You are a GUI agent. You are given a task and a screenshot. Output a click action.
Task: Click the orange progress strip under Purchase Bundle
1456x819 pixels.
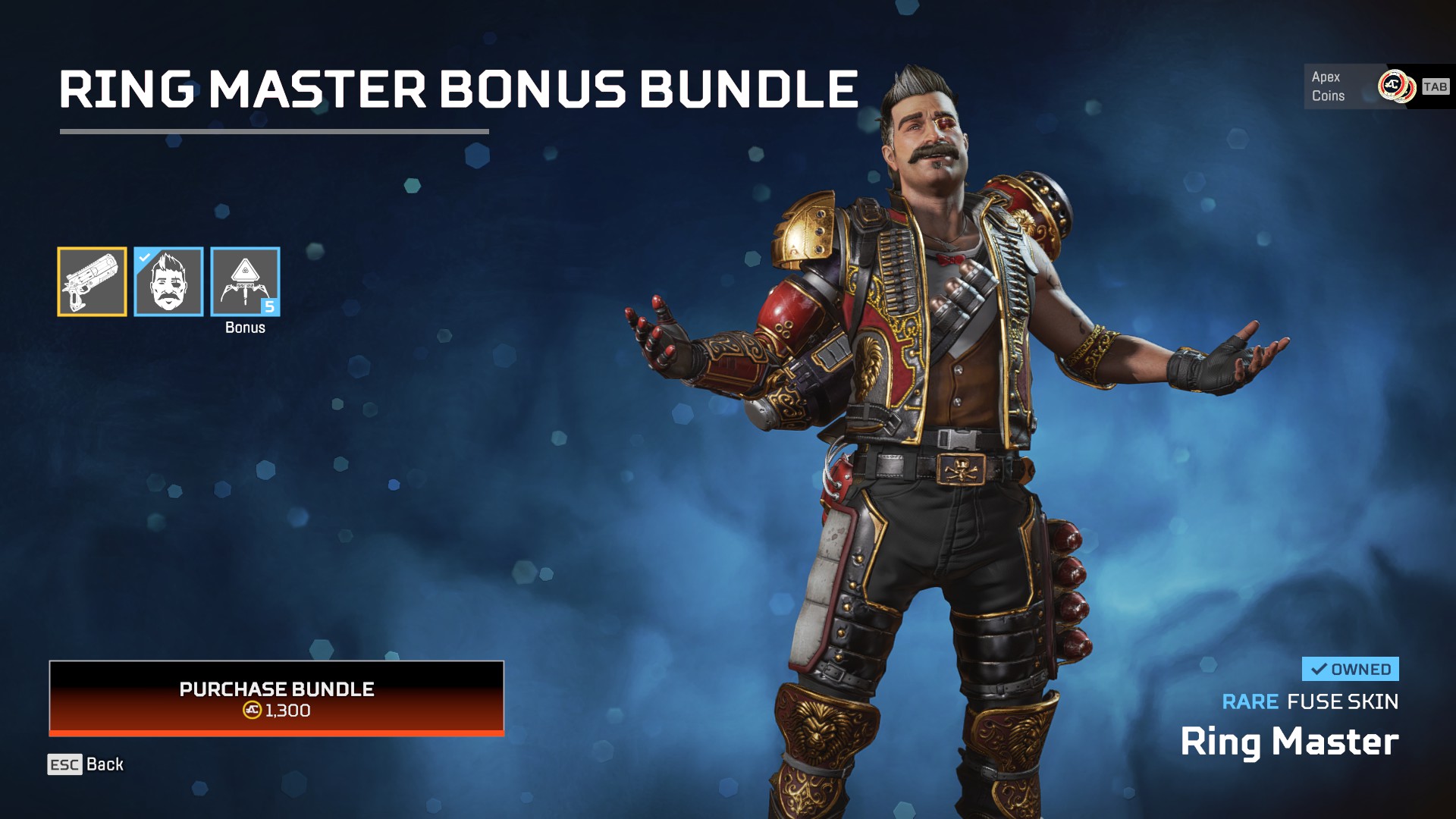[276, 733]
